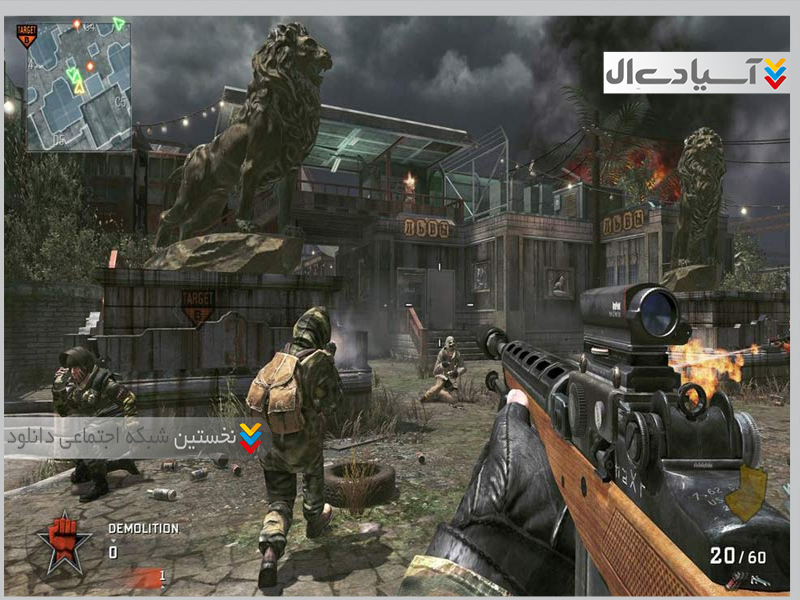The height and width of the screenshot is (600, 800).
Task: Click the yellow player arrow on the minimap
Action: click(79, 88)
